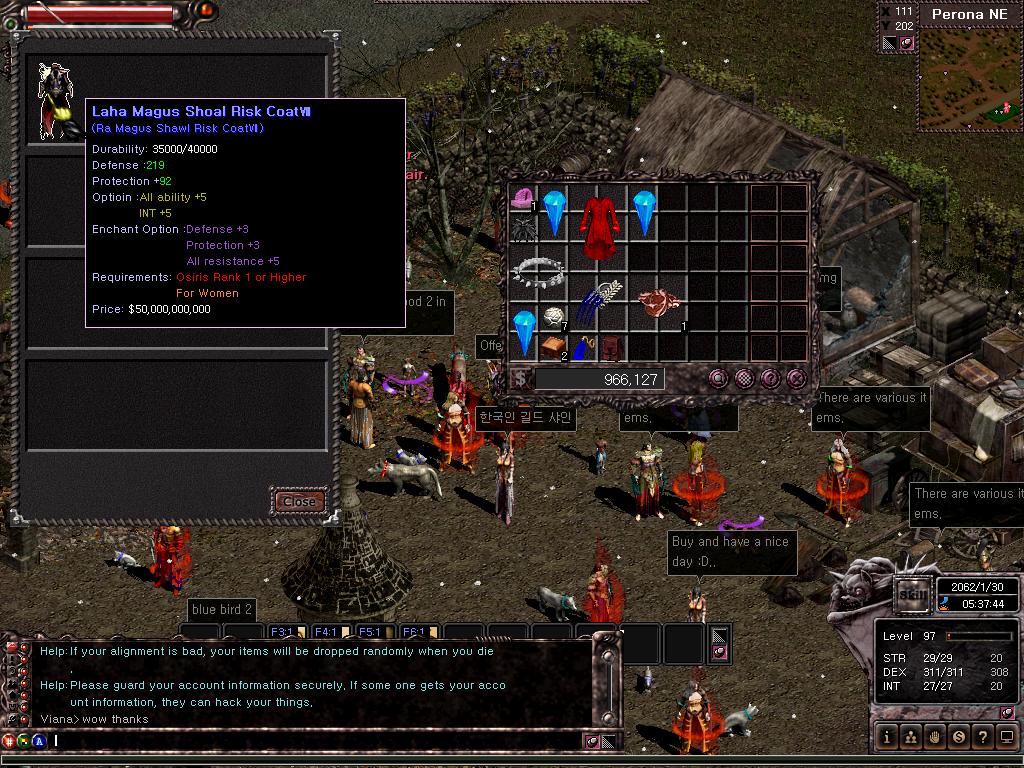
Task: Choose the blue feathered claw item
Action: click(x=596, y=300)
